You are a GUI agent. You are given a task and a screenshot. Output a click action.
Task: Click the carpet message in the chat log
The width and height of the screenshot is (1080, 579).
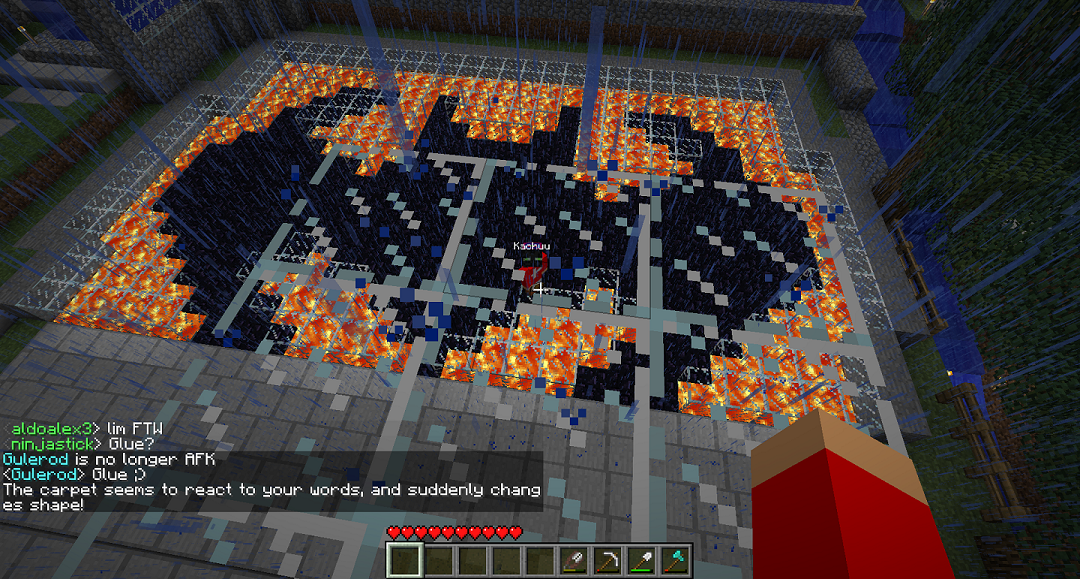click(x=271, y=497)
